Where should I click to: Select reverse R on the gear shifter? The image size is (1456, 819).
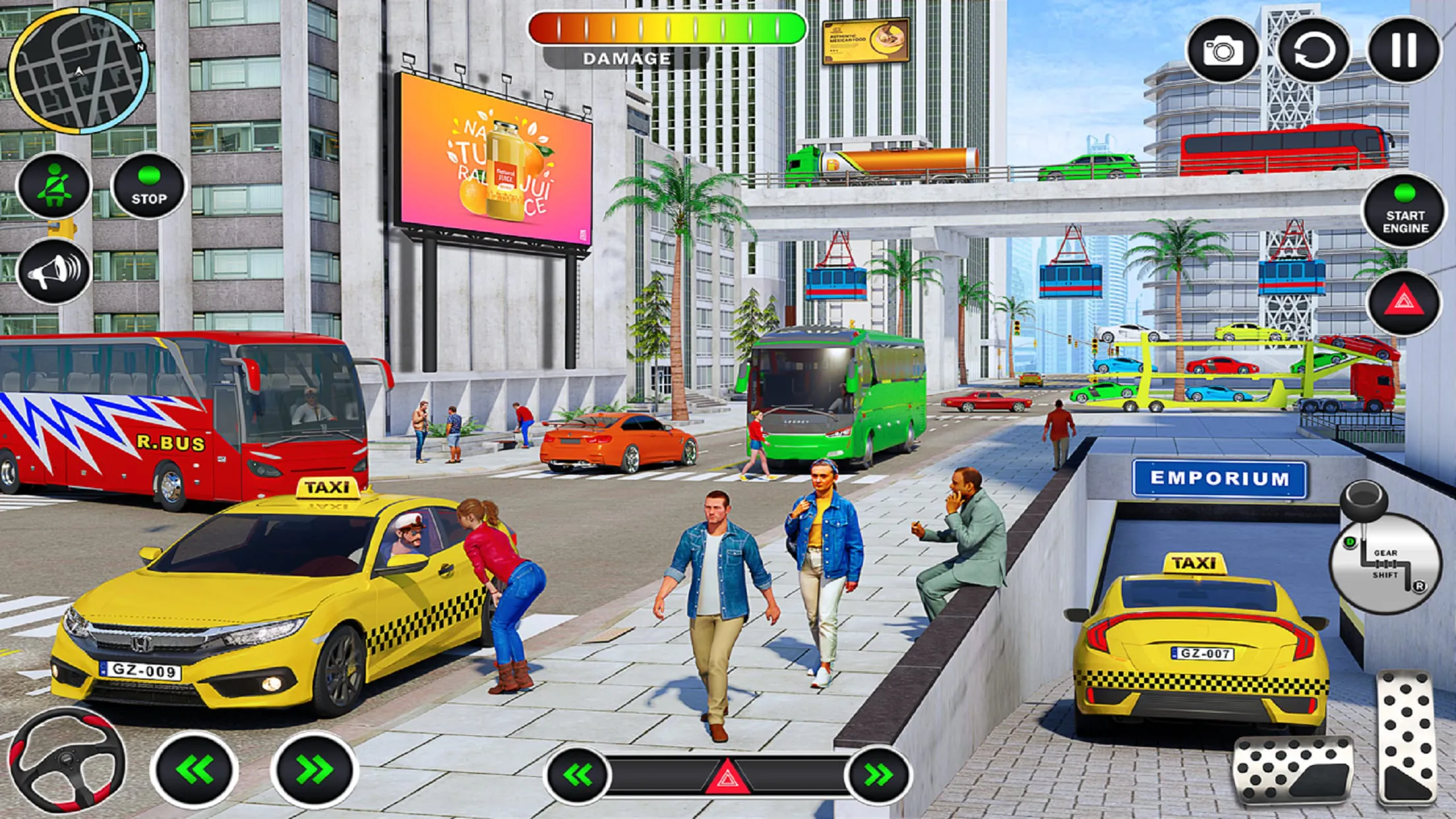(x=1419, y=586)
